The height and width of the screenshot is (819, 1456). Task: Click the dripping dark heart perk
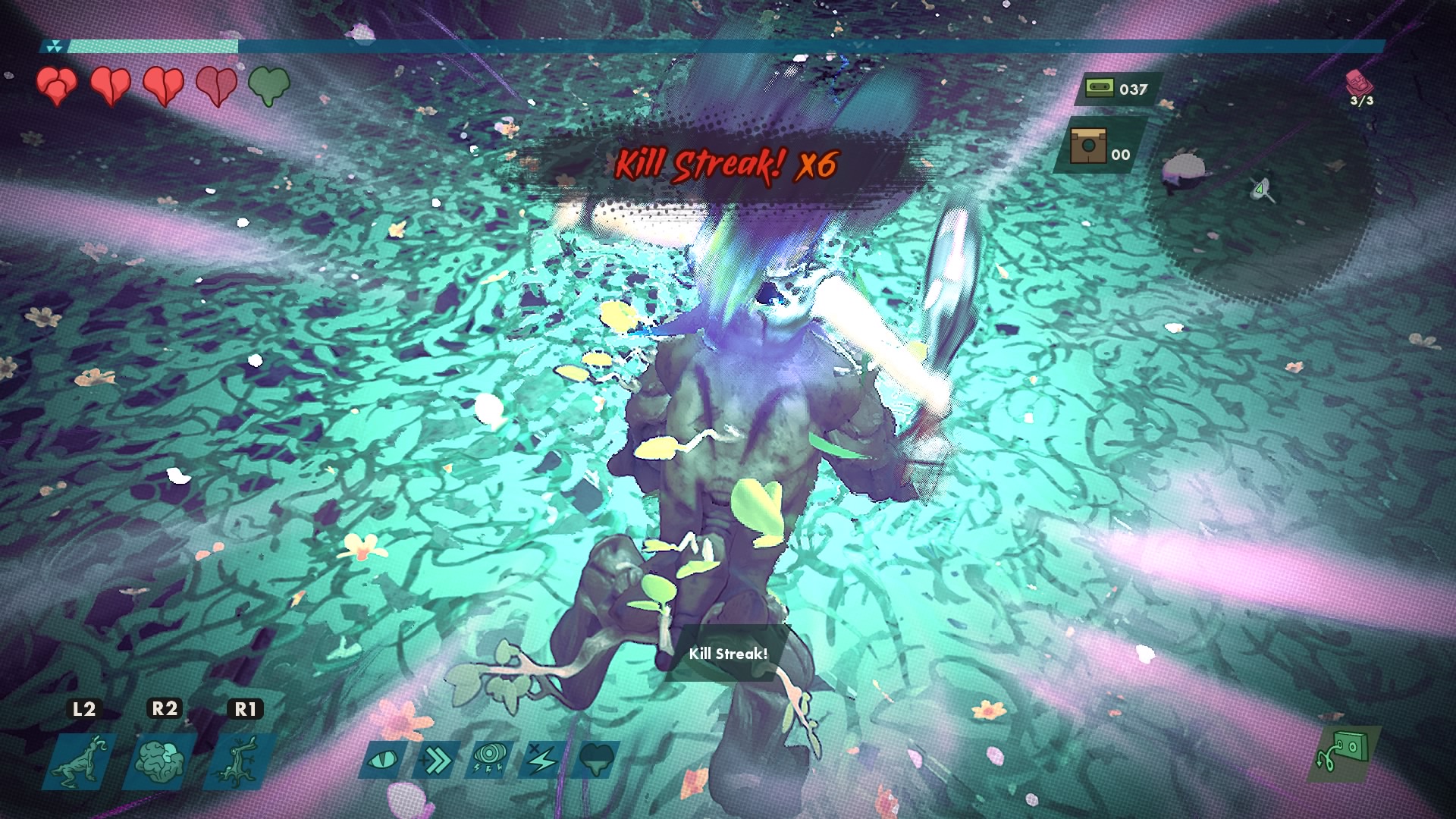[596, 759]
